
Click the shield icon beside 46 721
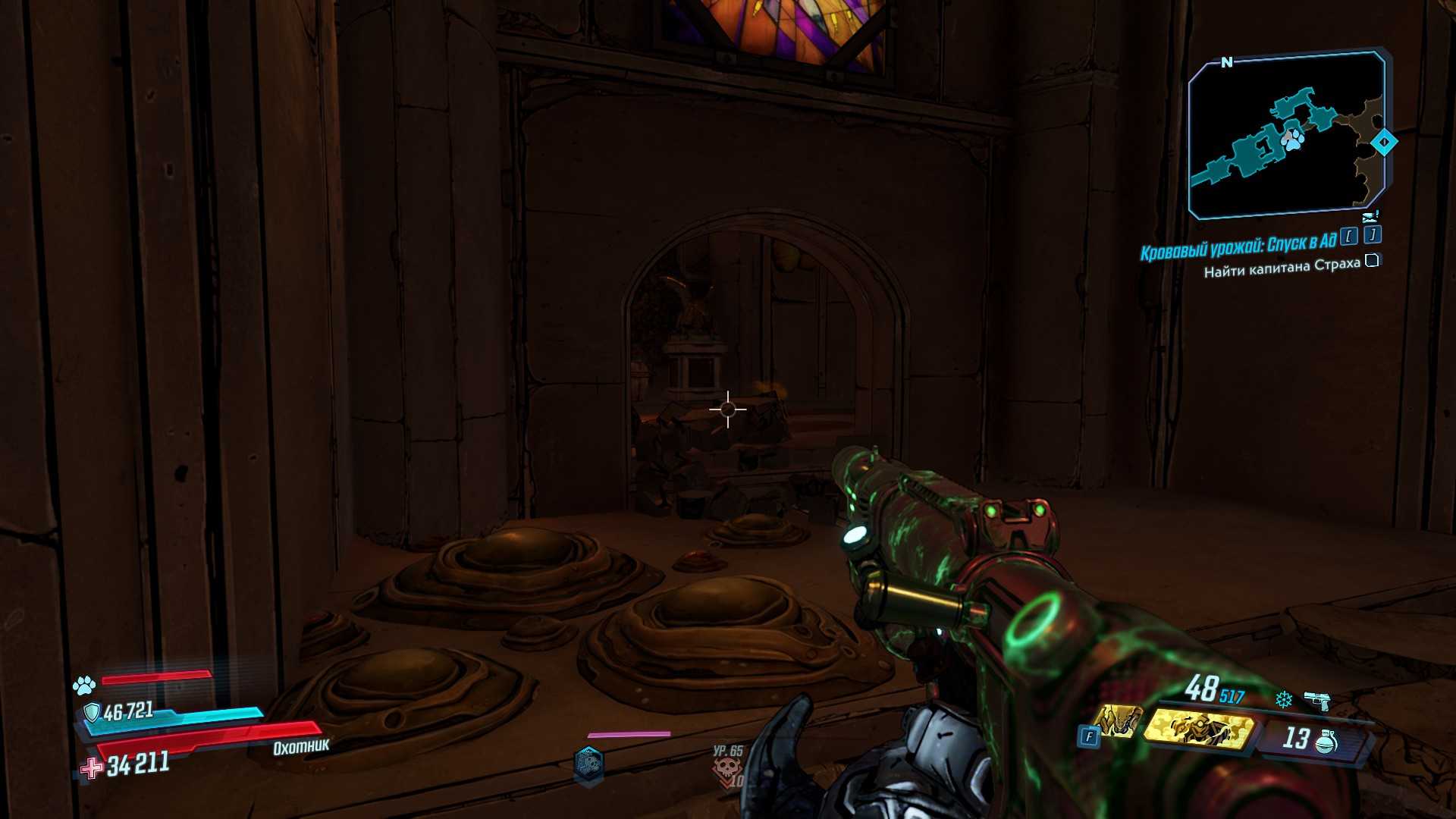[92, 711]
